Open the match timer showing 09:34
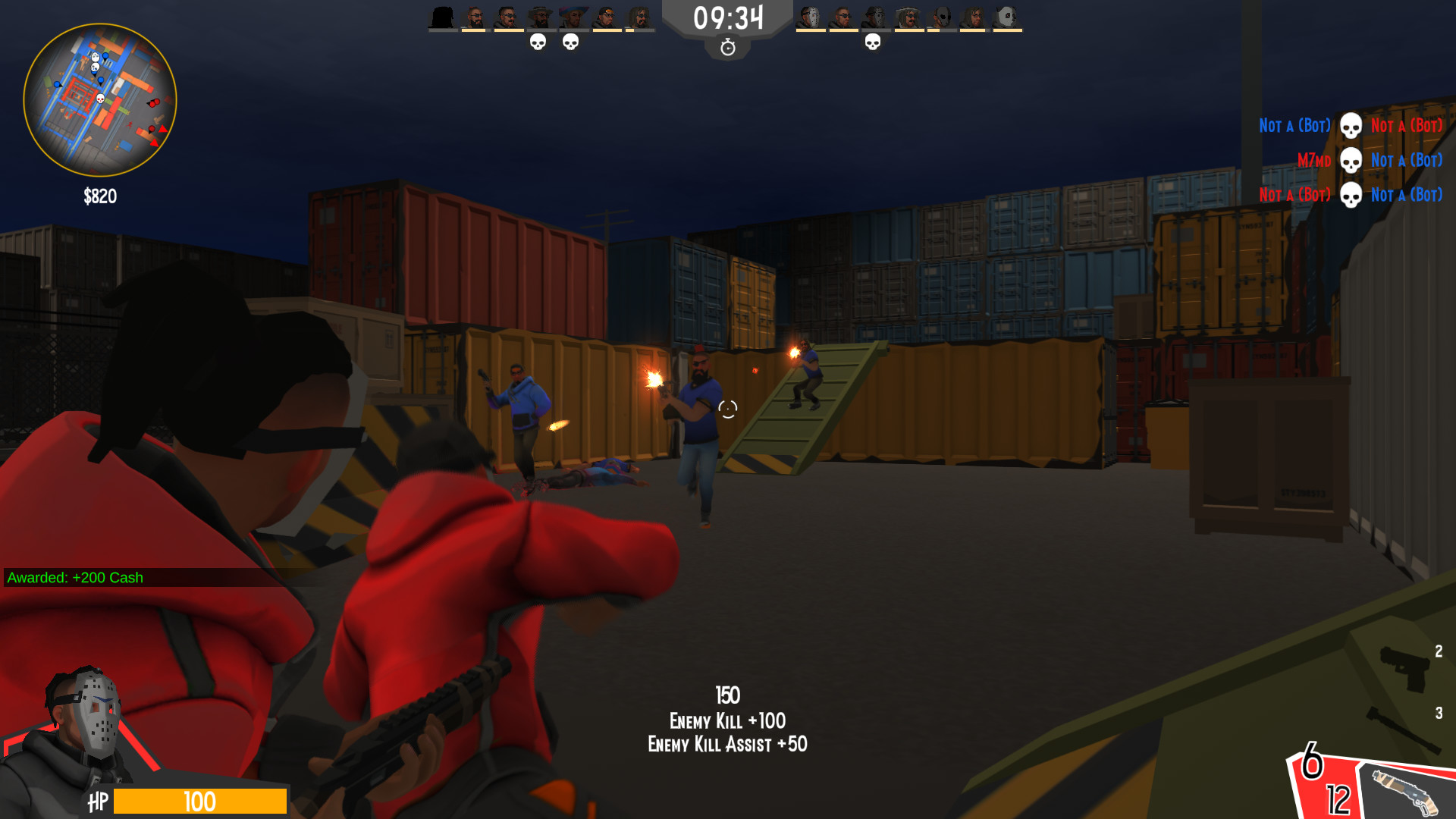1456x819 pixels. pyautogui.click(x=728, y=17)
